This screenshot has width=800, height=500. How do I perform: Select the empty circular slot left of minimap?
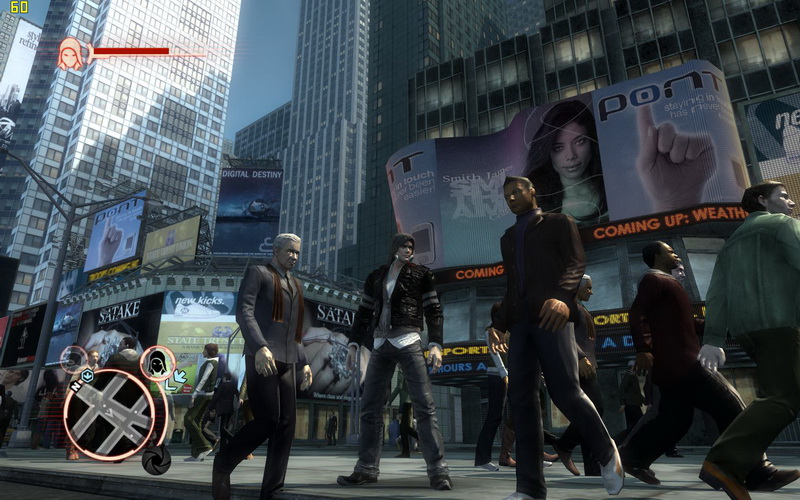click(74, 359)
